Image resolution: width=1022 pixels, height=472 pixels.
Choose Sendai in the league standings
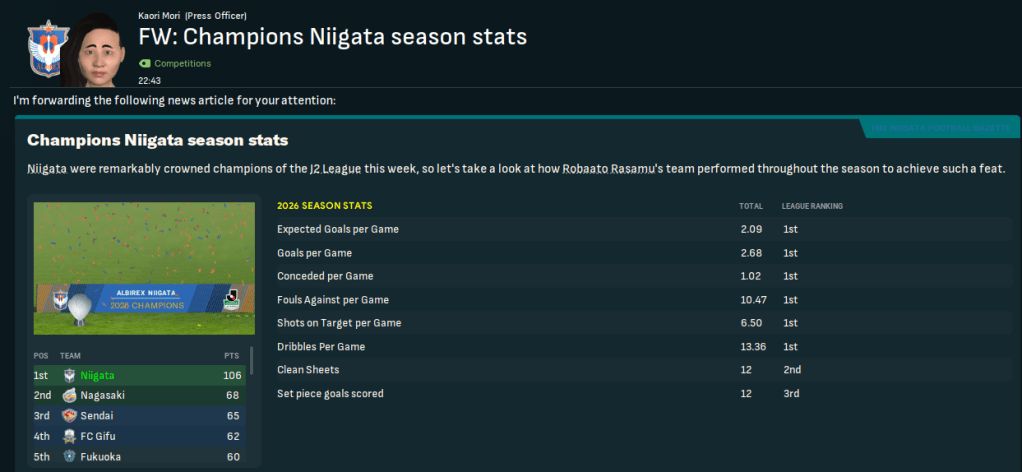pos(97,416)
